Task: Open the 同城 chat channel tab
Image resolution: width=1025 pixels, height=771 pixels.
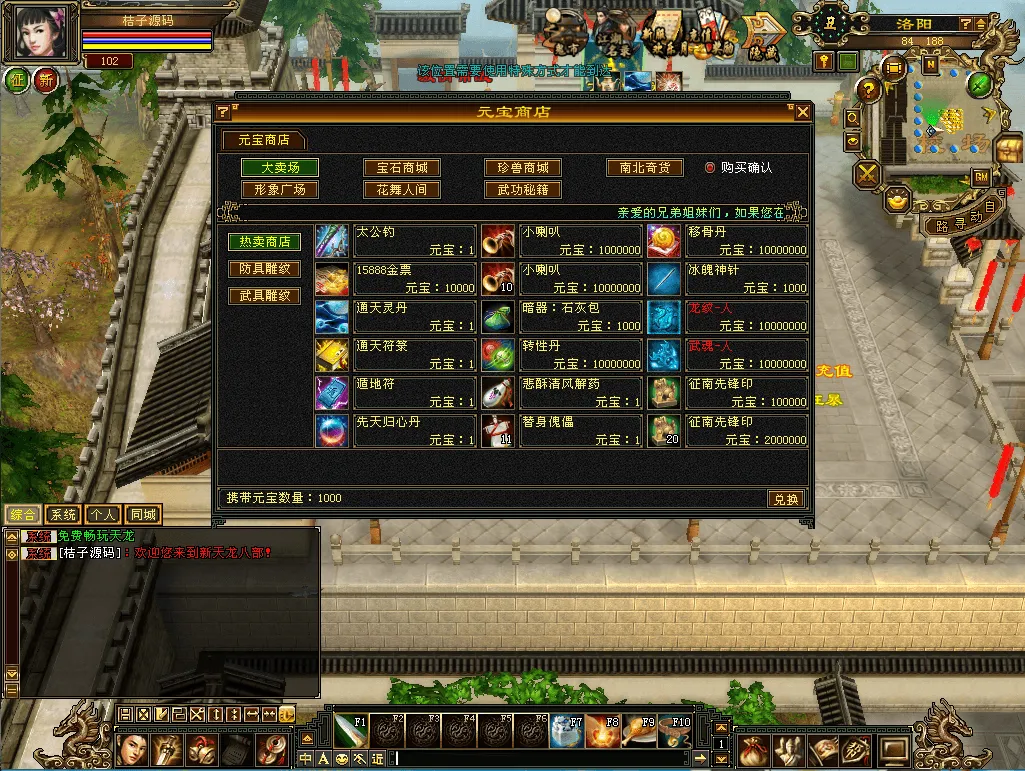Action: (143, 515)
